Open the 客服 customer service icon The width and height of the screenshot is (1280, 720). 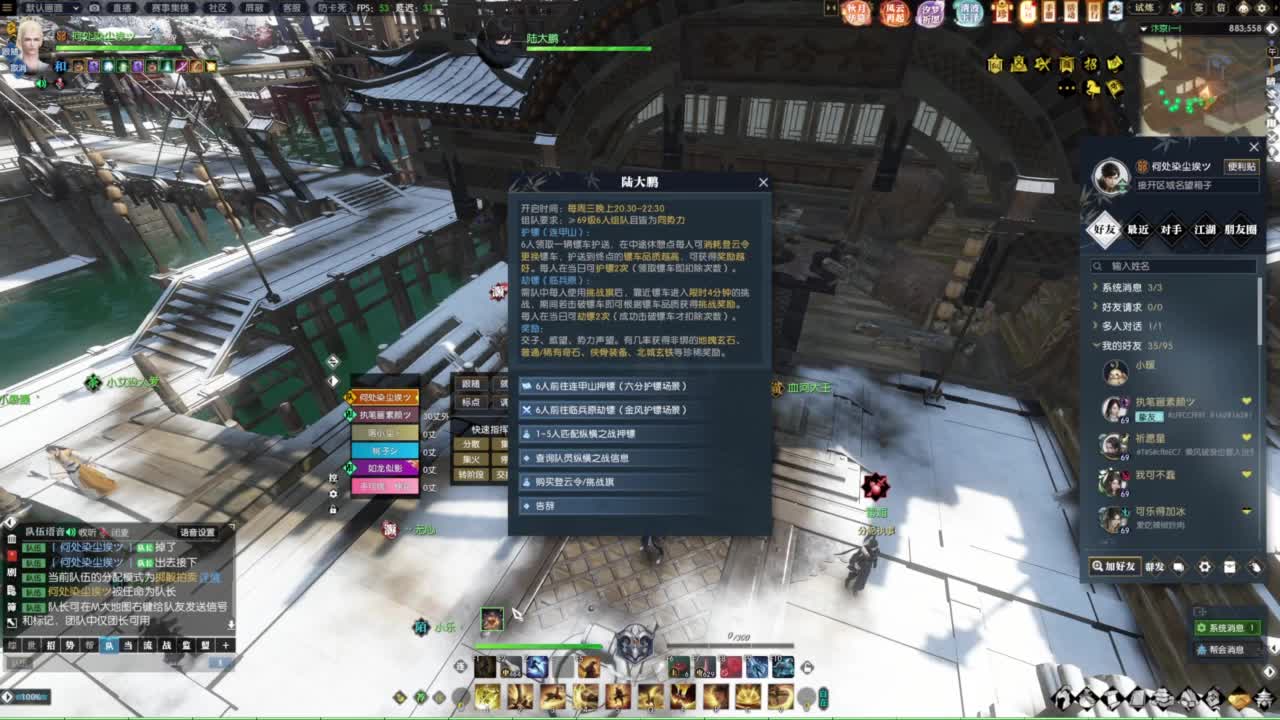pos(292,8)
